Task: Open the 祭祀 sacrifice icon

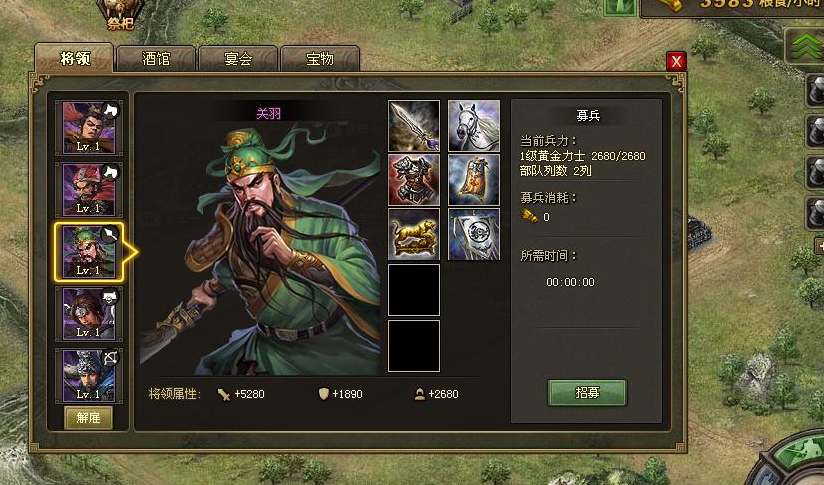Action: [x=120, y=12]
